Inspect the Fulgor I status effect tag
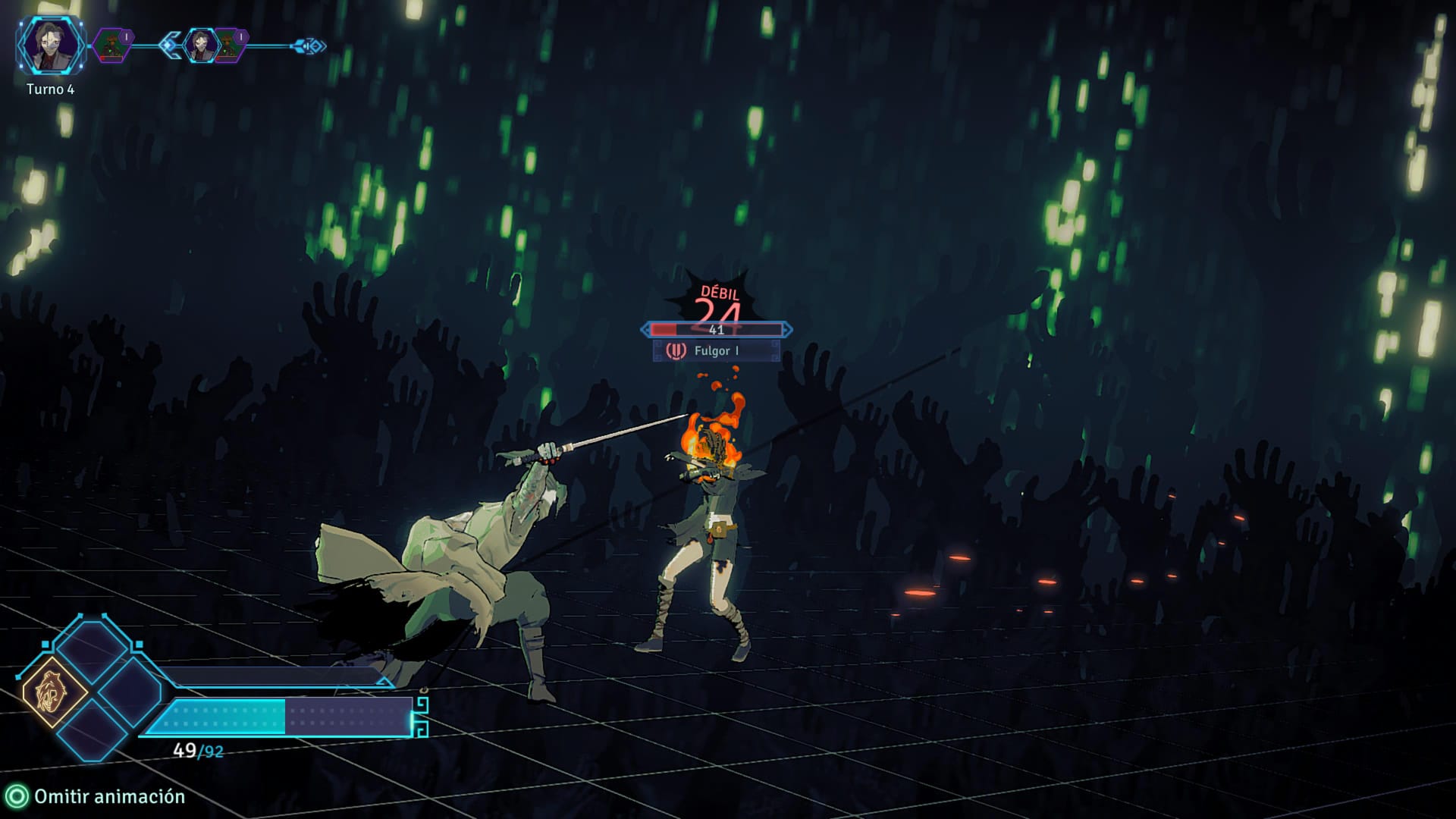Screen dimensions: 1456x819 716,350
